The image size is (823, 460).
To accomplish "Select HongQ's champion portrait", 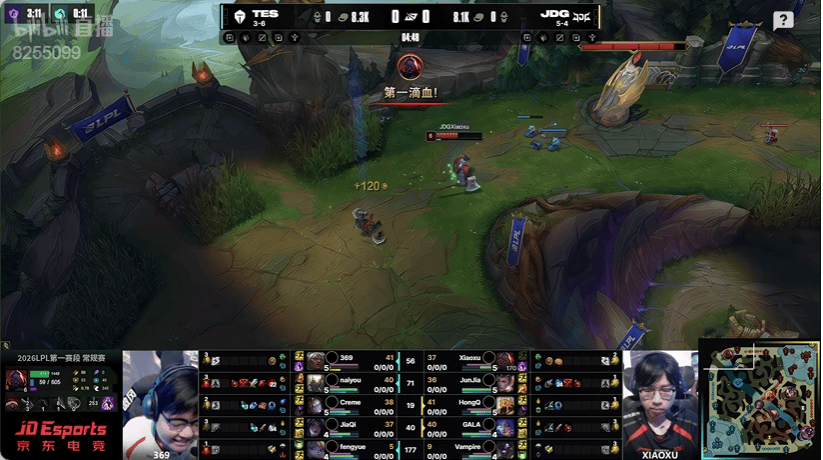I will click(505, 405).
